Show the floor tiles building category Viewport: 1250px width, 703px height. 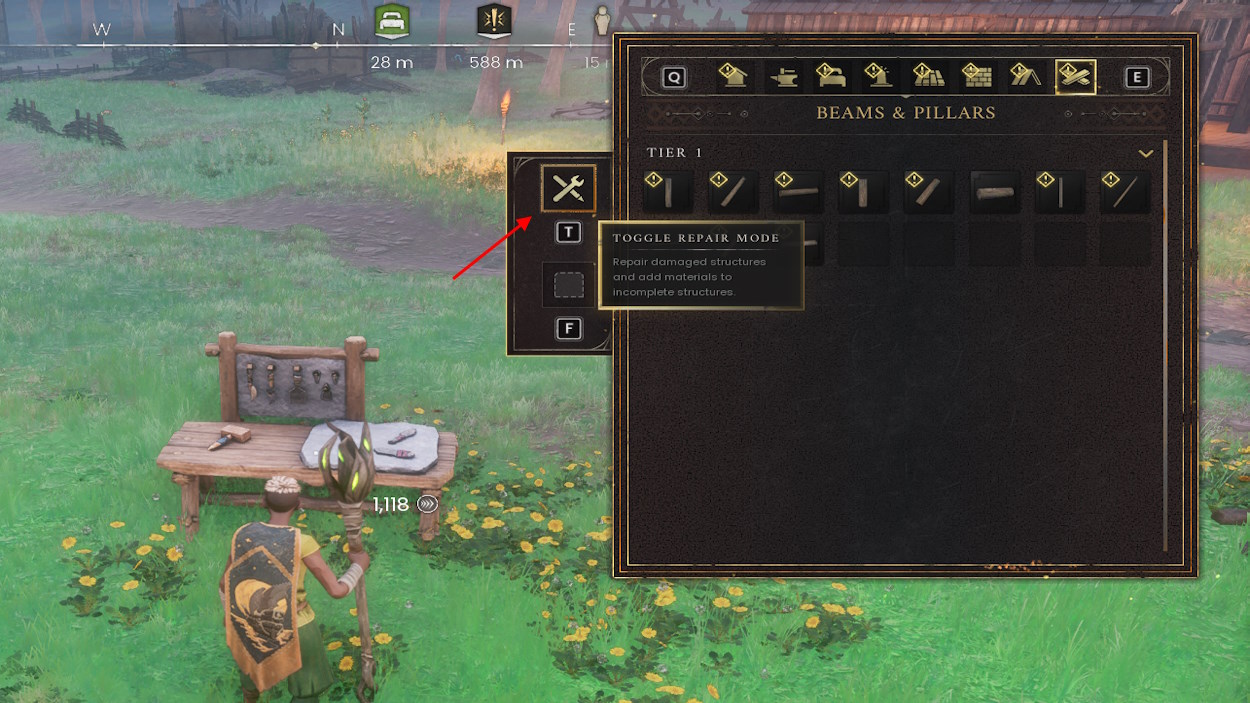929,77
